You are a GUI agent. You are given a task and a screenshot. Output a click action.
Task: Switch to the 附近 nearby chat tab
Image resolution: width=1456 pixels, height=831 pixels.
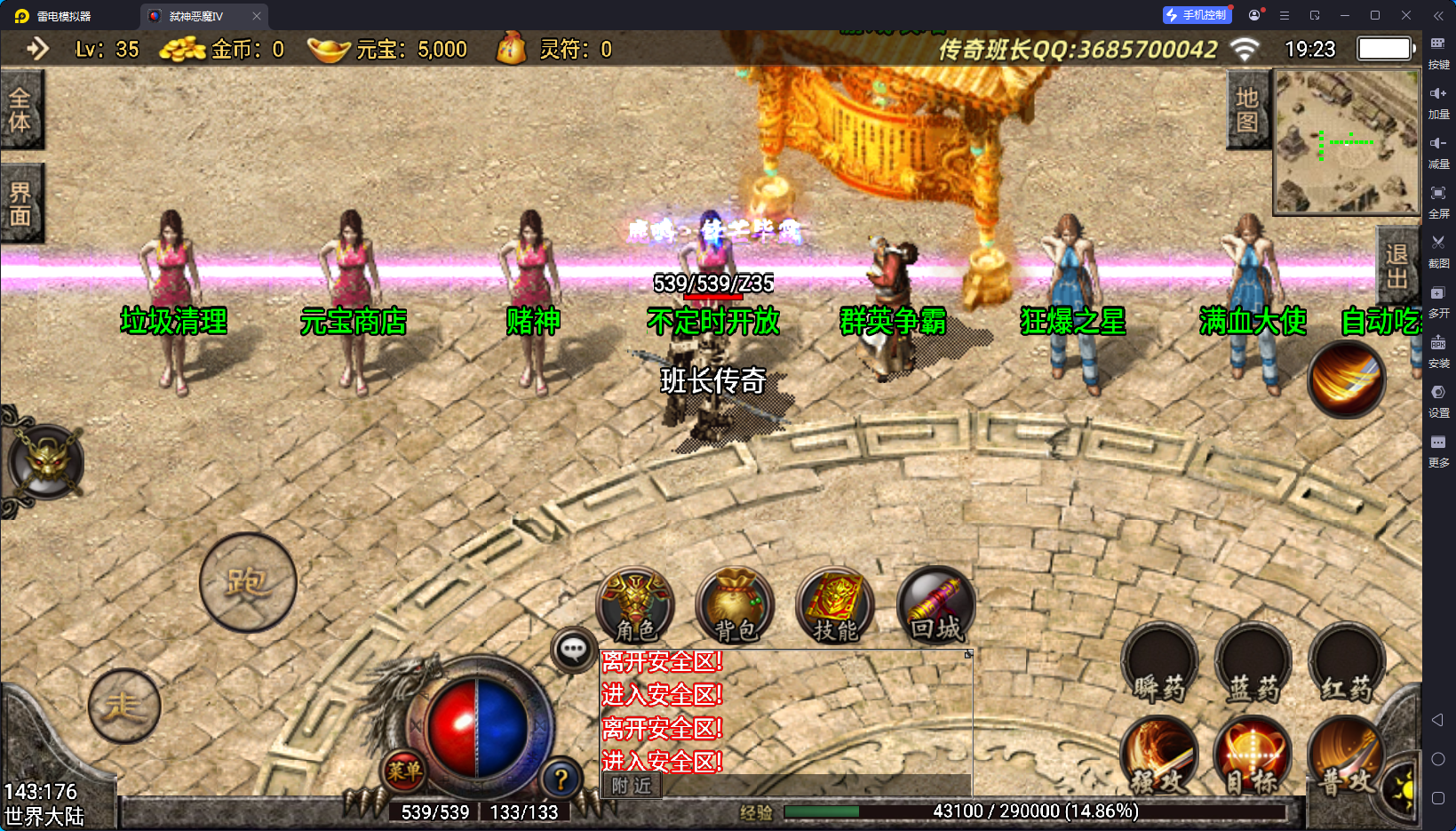point(632,786)
